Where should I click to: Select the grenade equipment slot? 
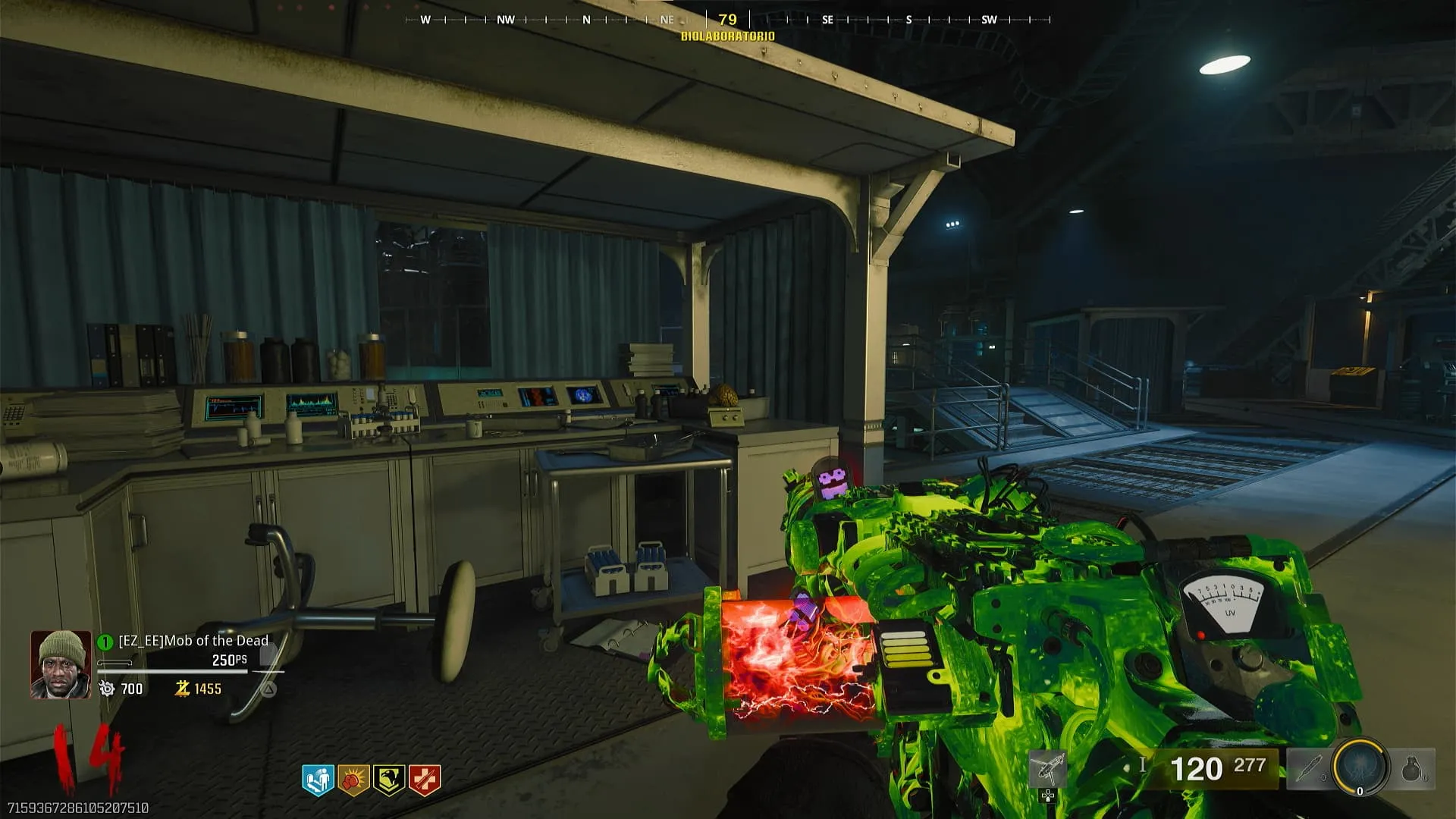[x=1412, y=769]
